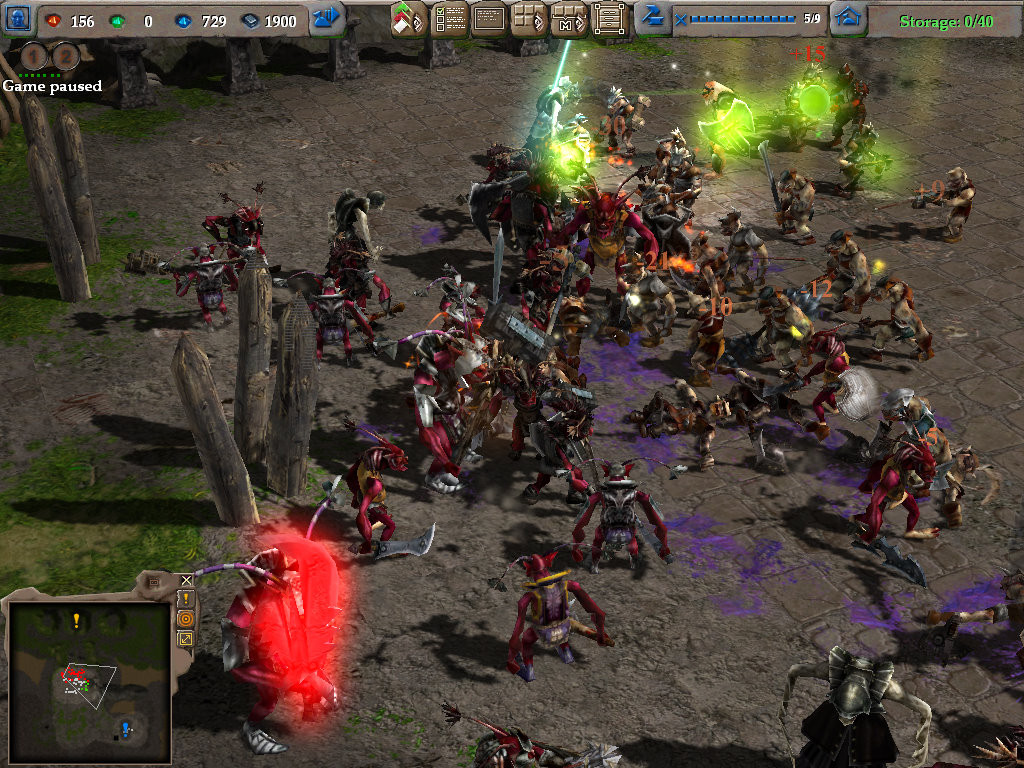
Task: Click the orange target button beside minimap
Action: 185,618
